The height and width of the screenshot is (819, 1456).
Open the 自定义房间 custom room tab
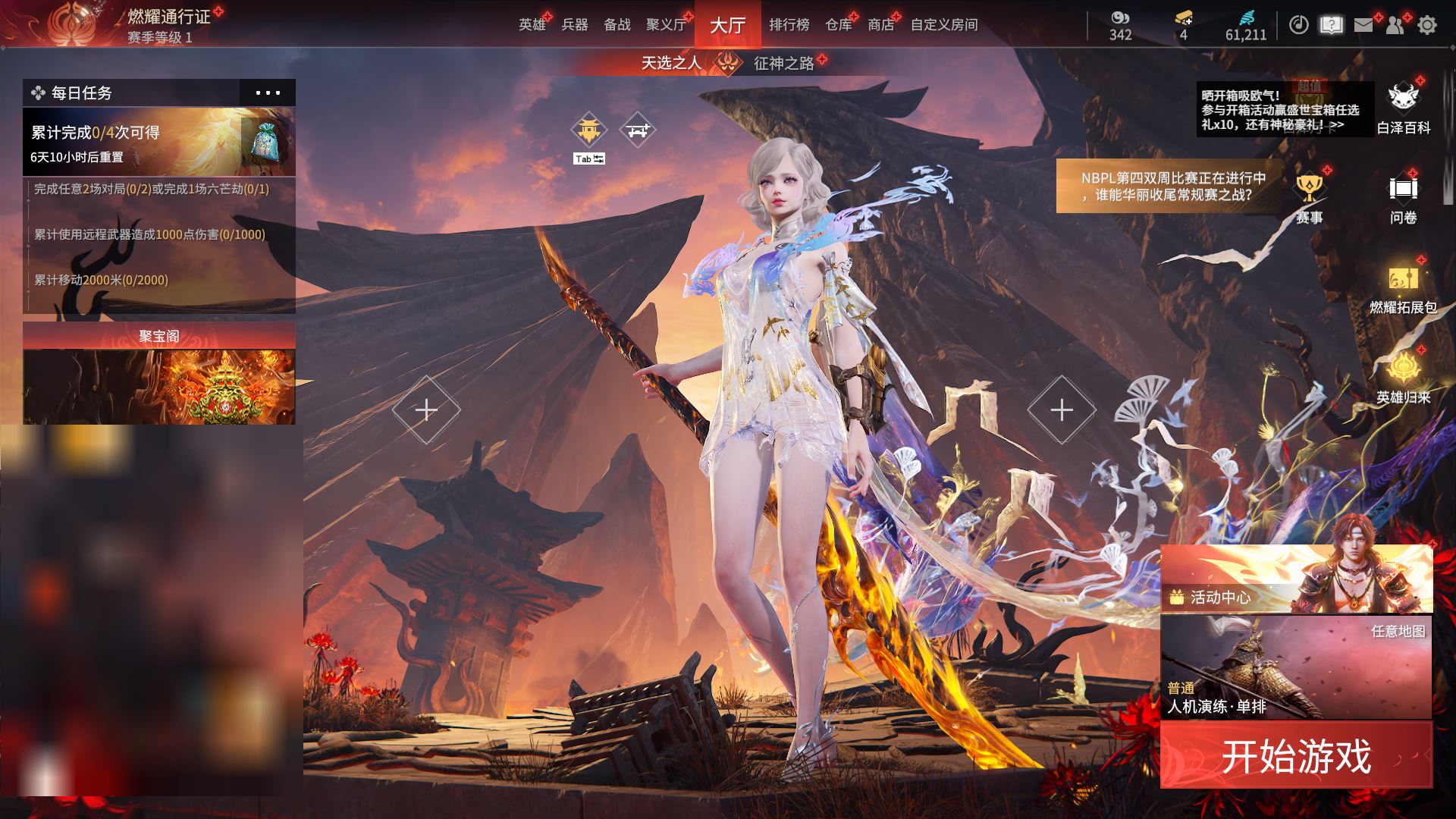[x=944, y=25]
